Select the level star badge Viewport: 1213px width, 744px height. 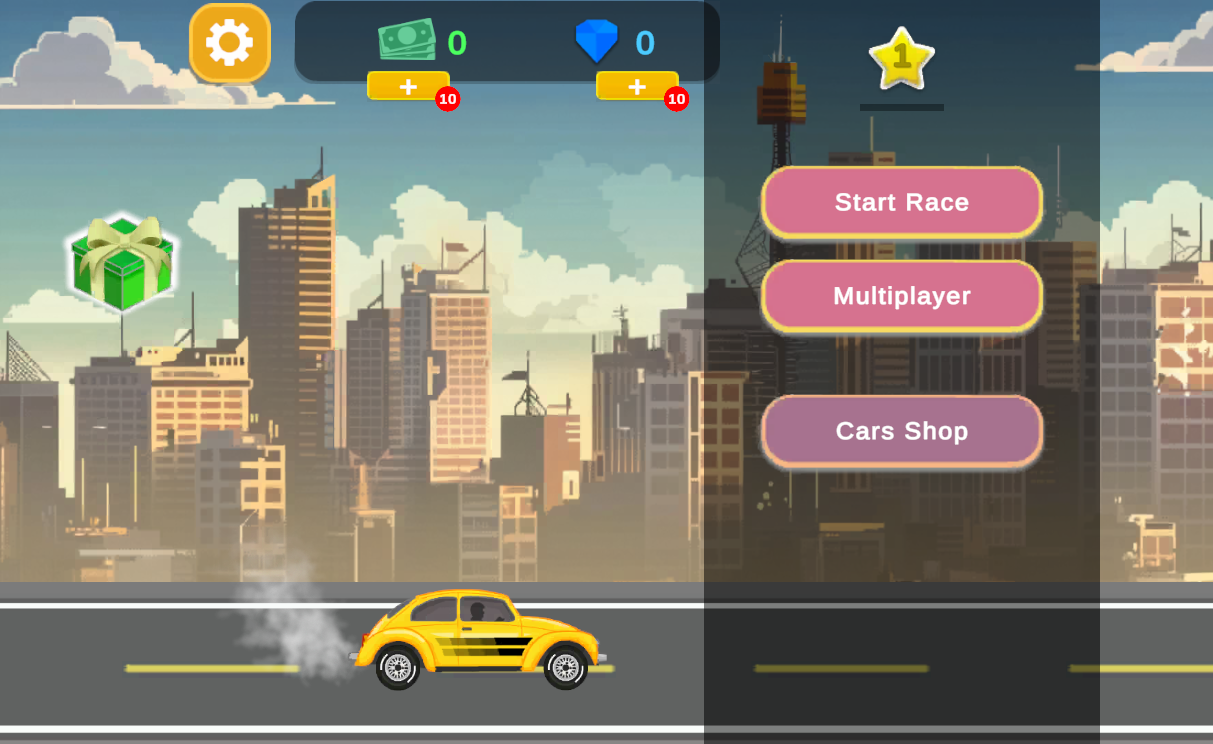pyautogui.click(x=902, y=58)
